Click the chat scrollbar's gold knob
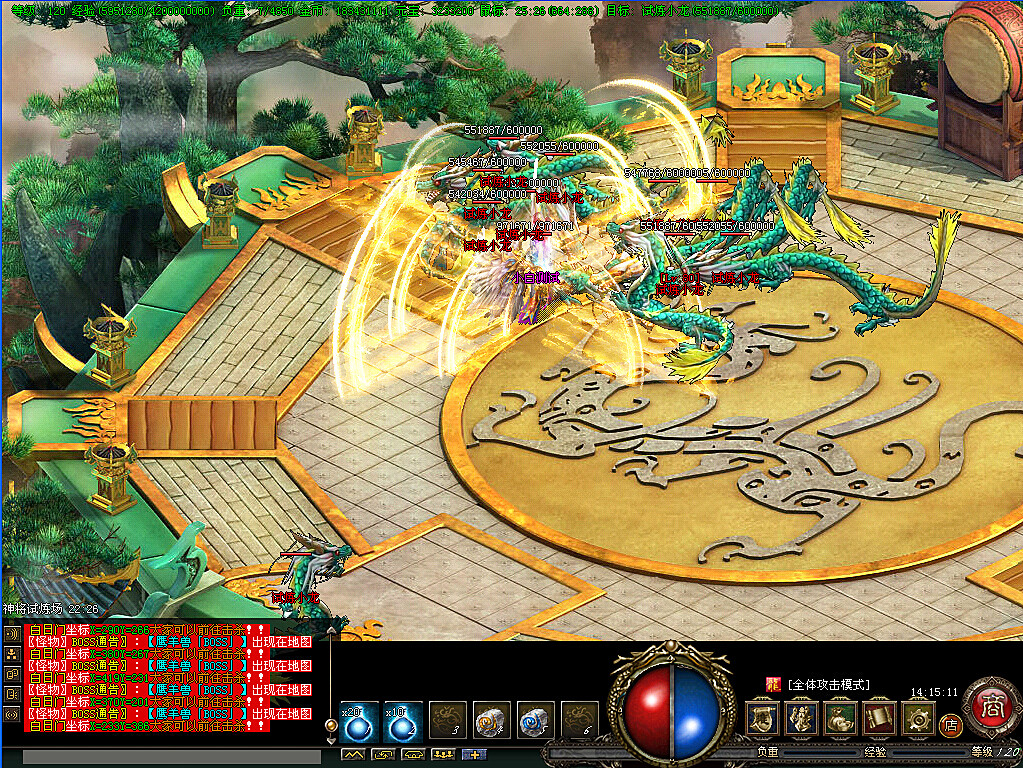 [331, 725]
